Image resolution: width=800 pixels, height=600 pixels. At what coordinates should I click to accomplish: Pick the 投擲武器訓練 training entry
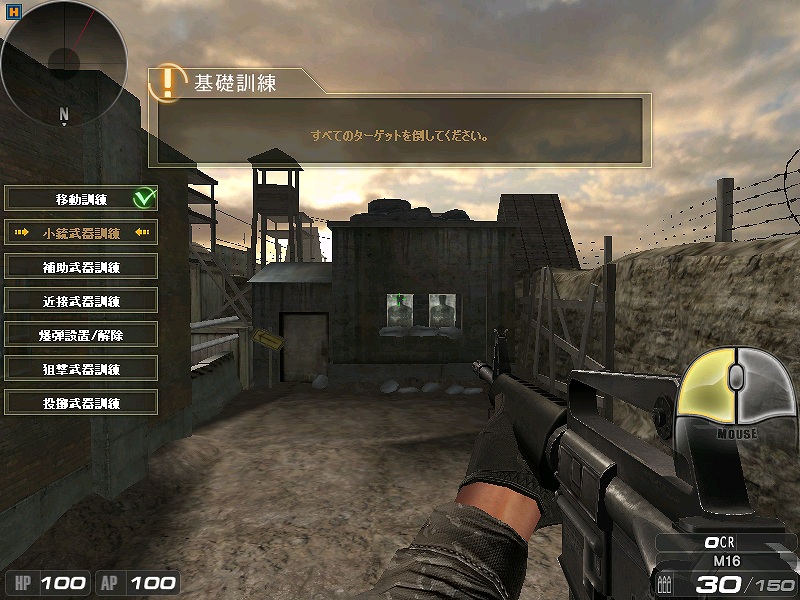click(x=82, y=403)
